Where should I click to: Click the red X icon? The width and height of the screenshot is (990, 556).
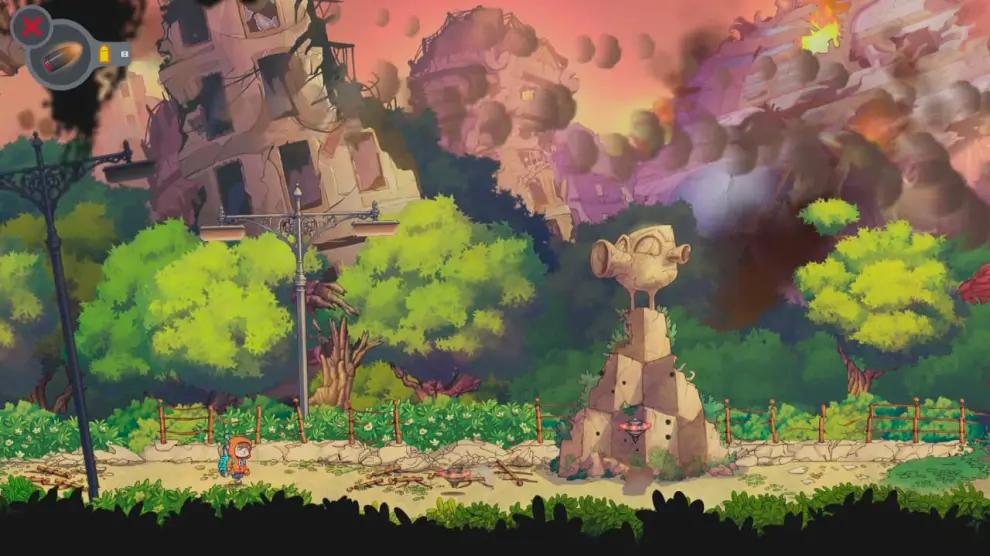pyautogui.click(x=31, y=25)
